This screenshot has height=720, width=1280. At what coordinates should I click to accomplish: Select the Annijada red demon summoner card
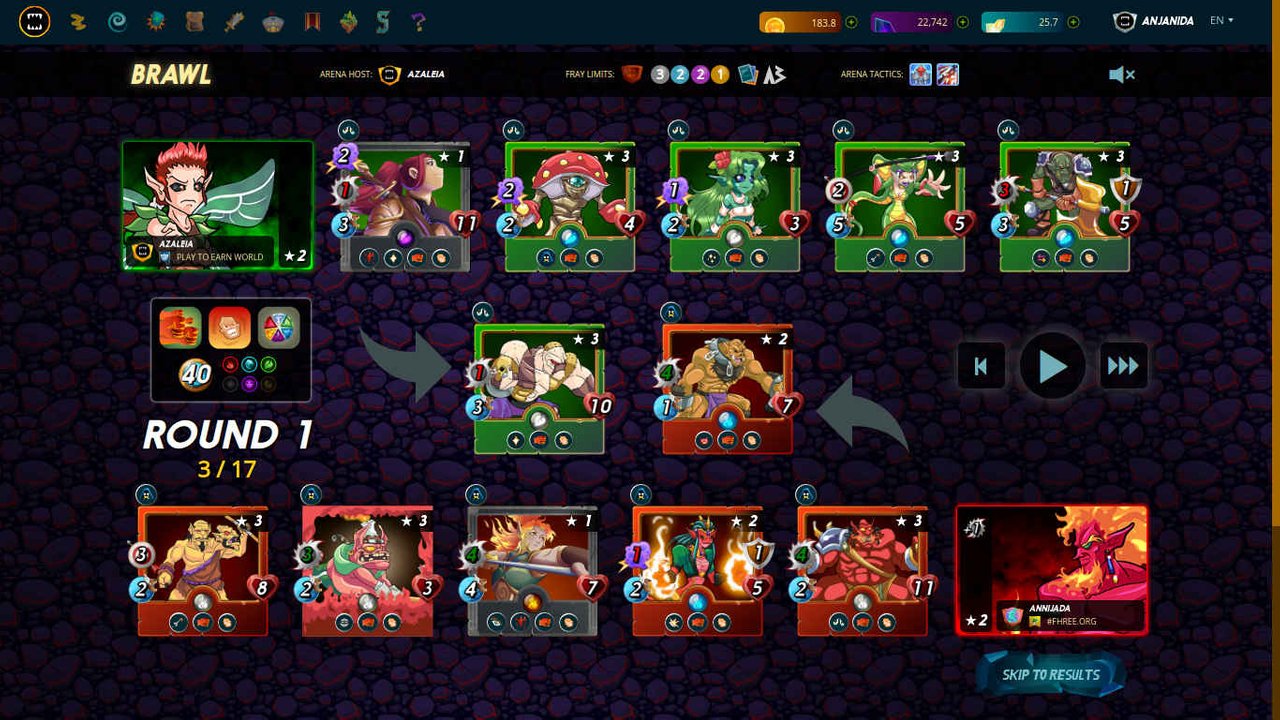[1051, 569]
